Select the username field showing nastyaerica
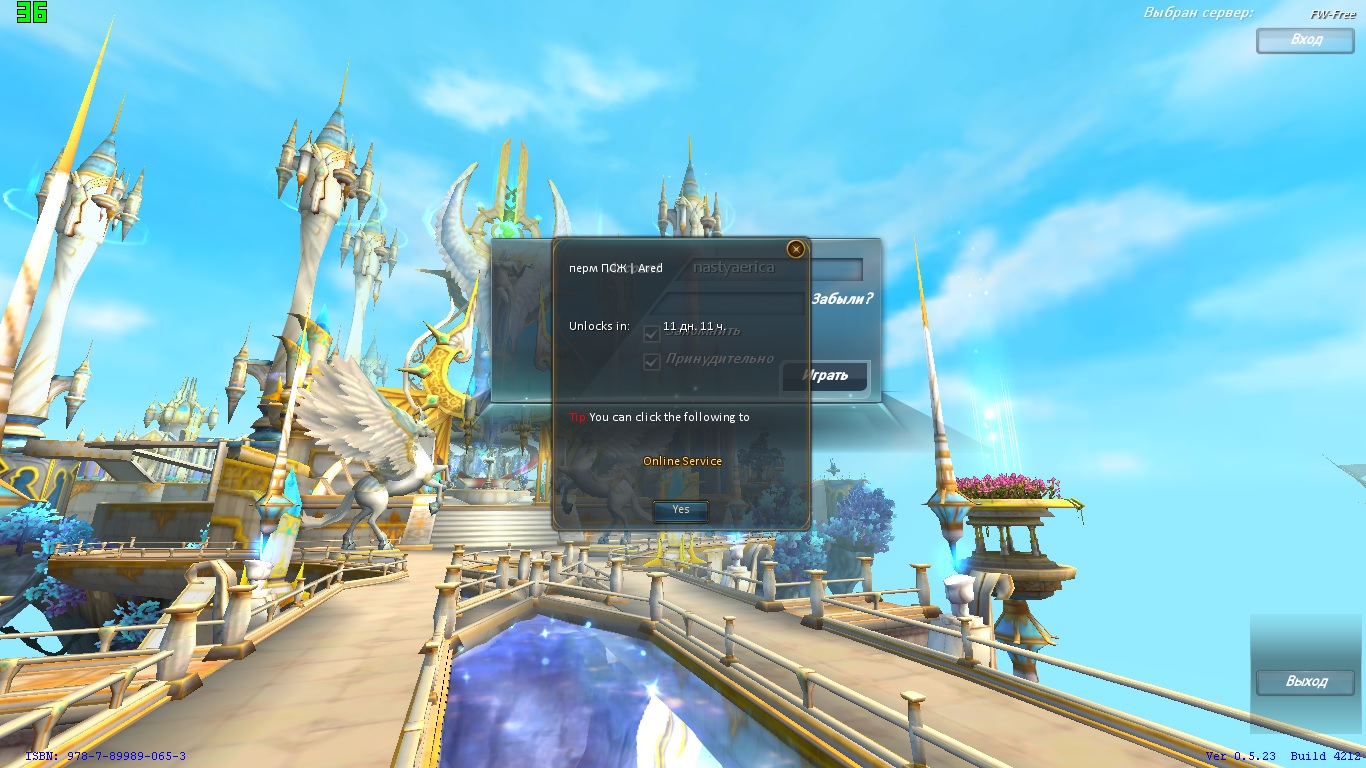The image size is (1366, 768). 775,268
